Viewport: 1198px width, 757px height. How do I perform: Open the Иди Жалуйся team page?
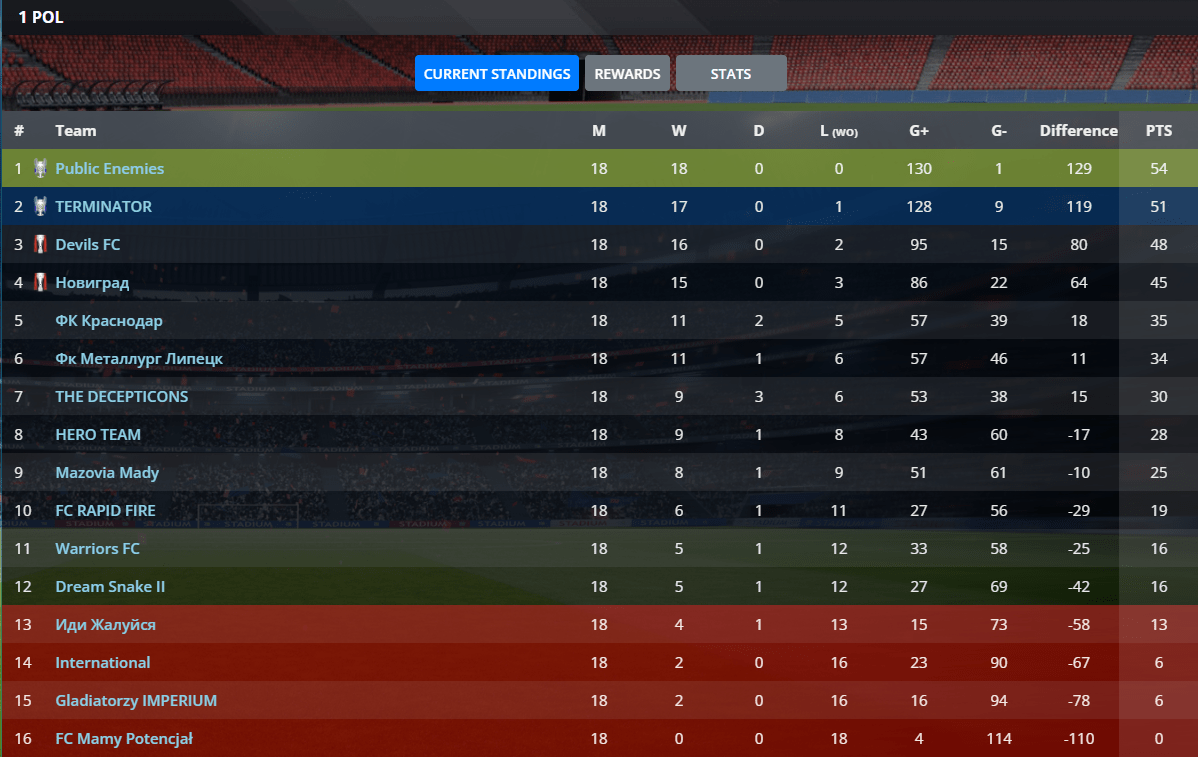coord(105,625)
